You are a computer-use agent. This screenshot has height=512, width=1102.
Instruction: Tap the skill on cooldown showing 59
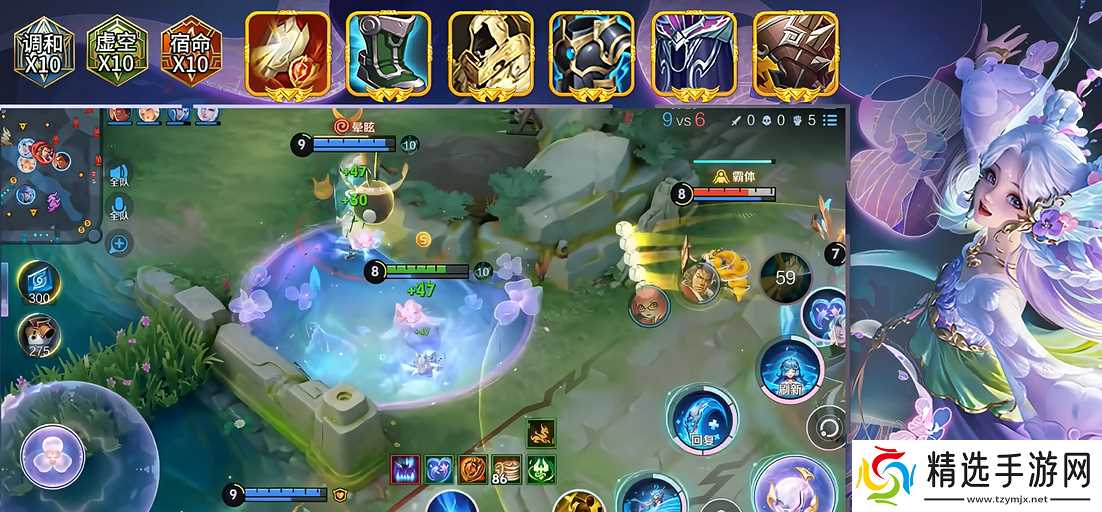785,277
